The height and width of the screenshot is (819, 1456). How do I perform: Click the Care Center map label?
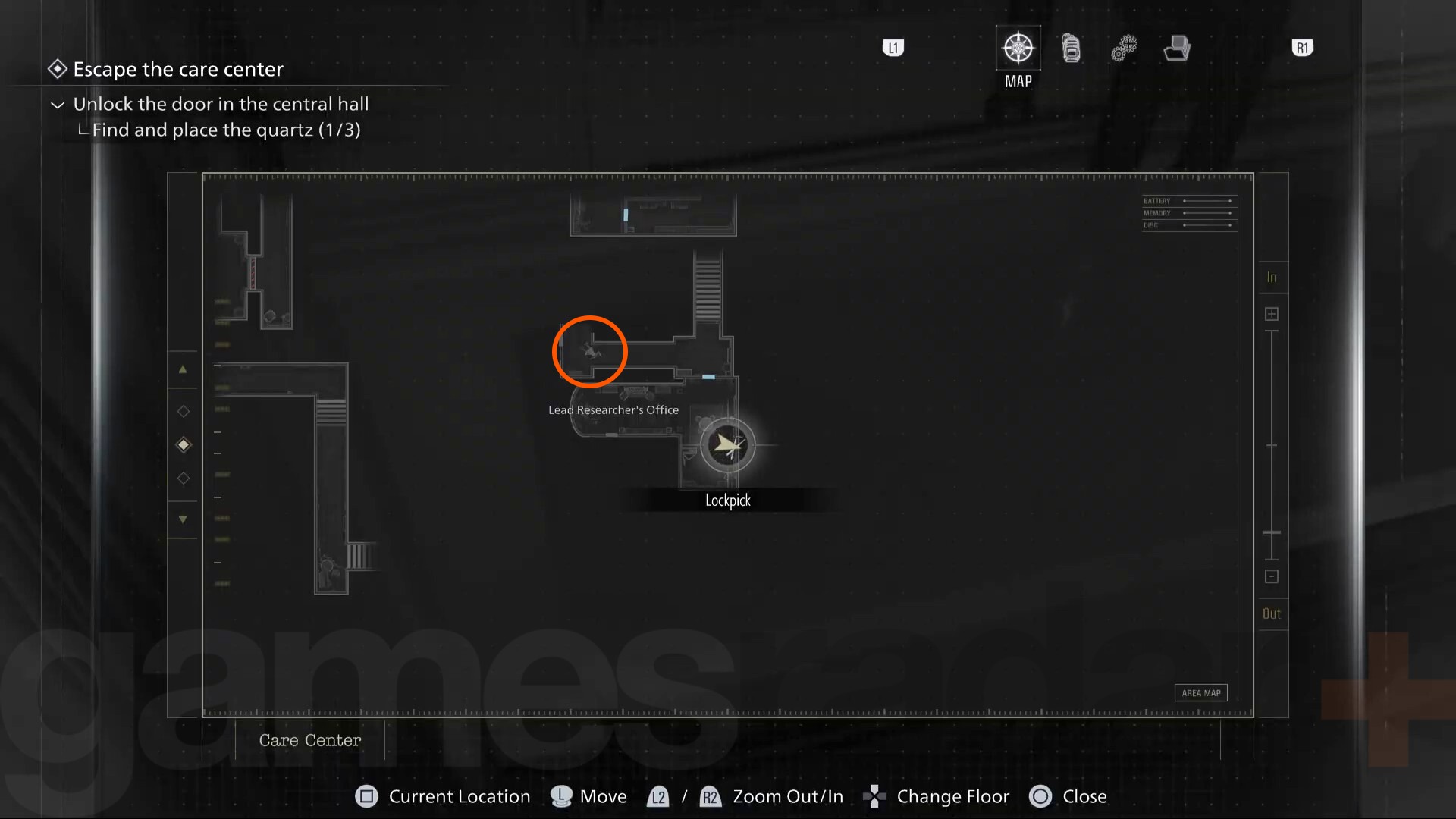(309, 740)
